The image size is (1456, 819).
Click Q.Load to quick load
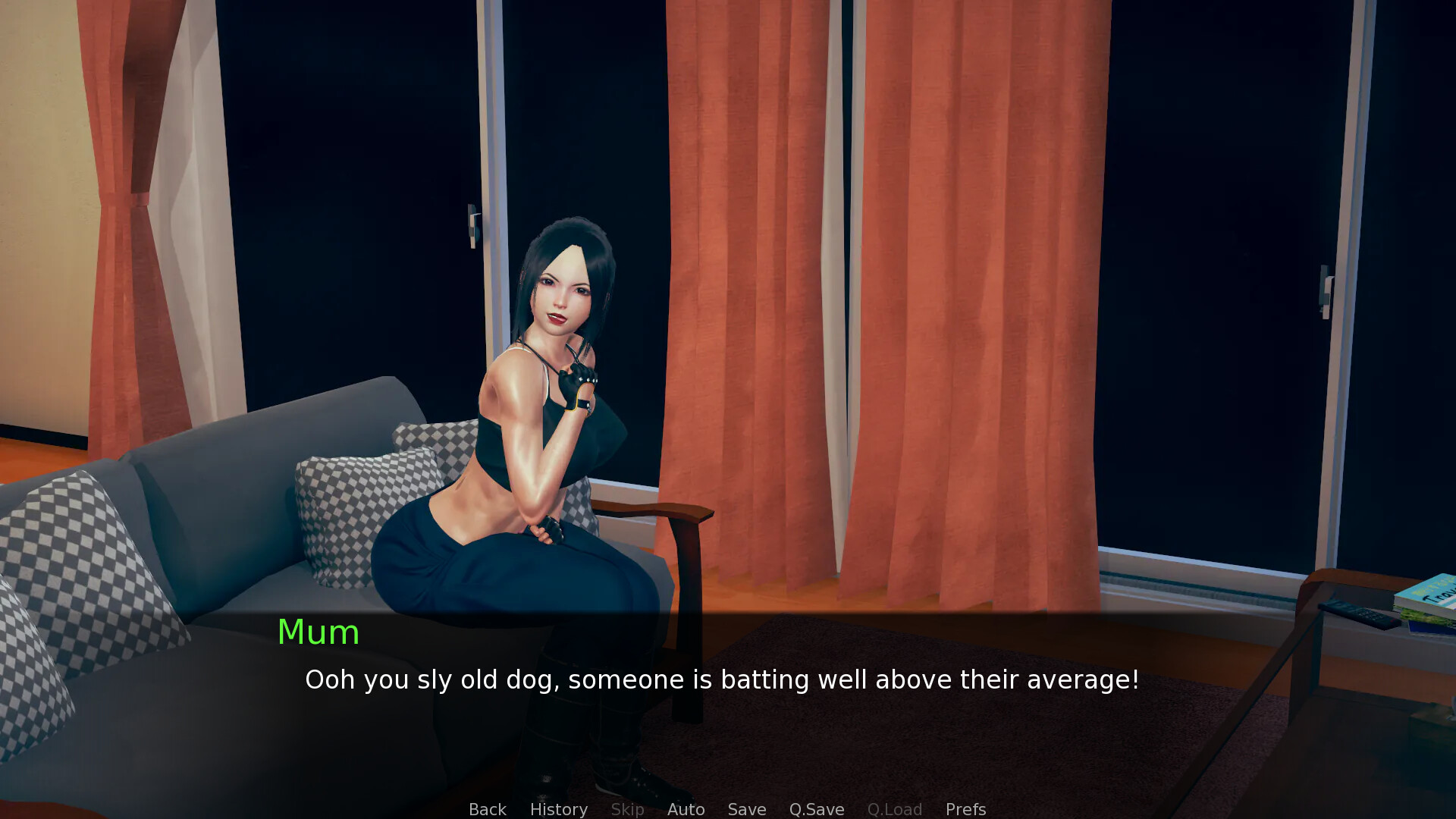point(894,809)
